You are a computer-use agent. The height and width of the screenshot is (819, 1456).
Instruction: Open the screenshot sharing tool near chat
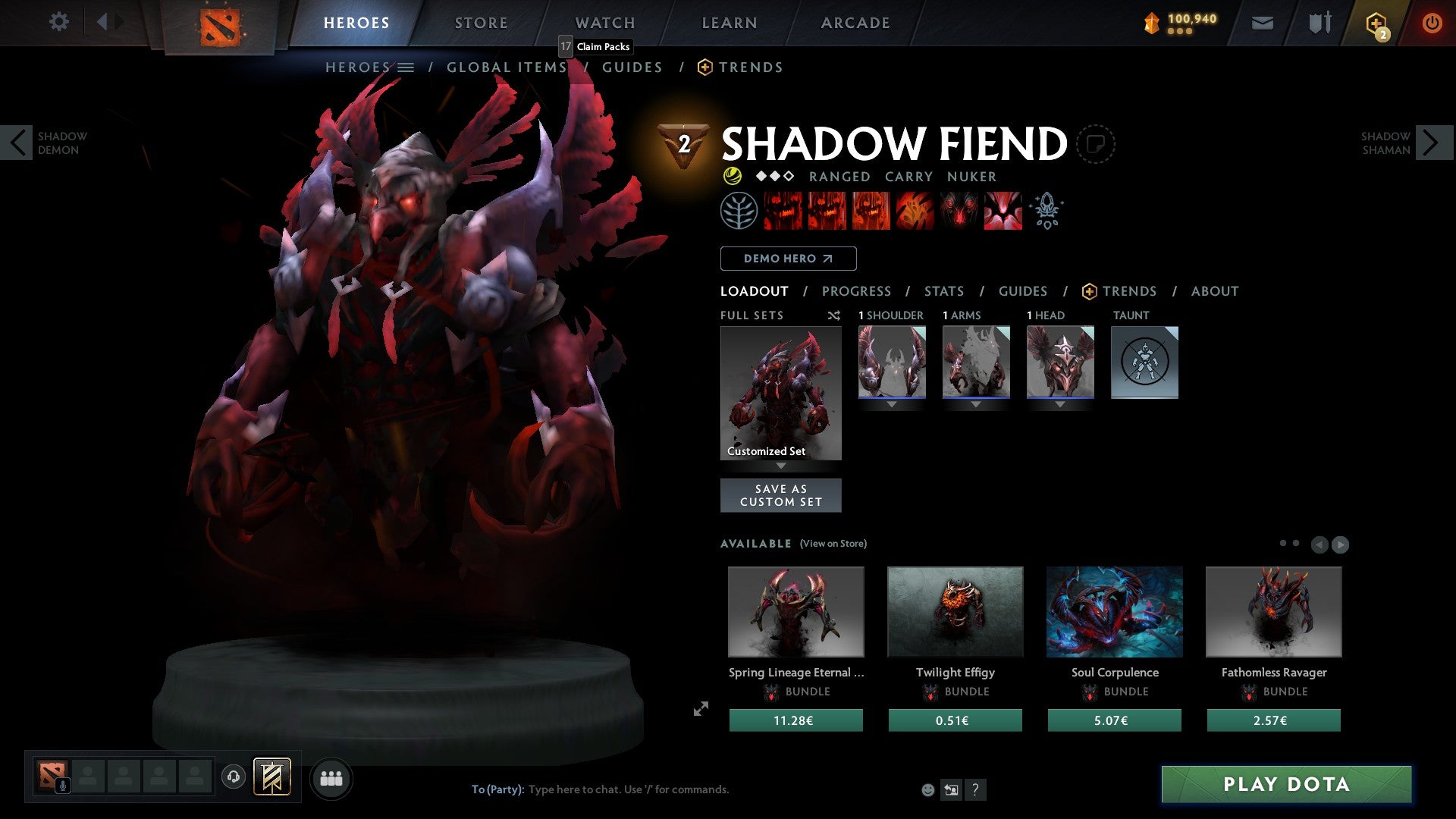(x=952, y=789)
